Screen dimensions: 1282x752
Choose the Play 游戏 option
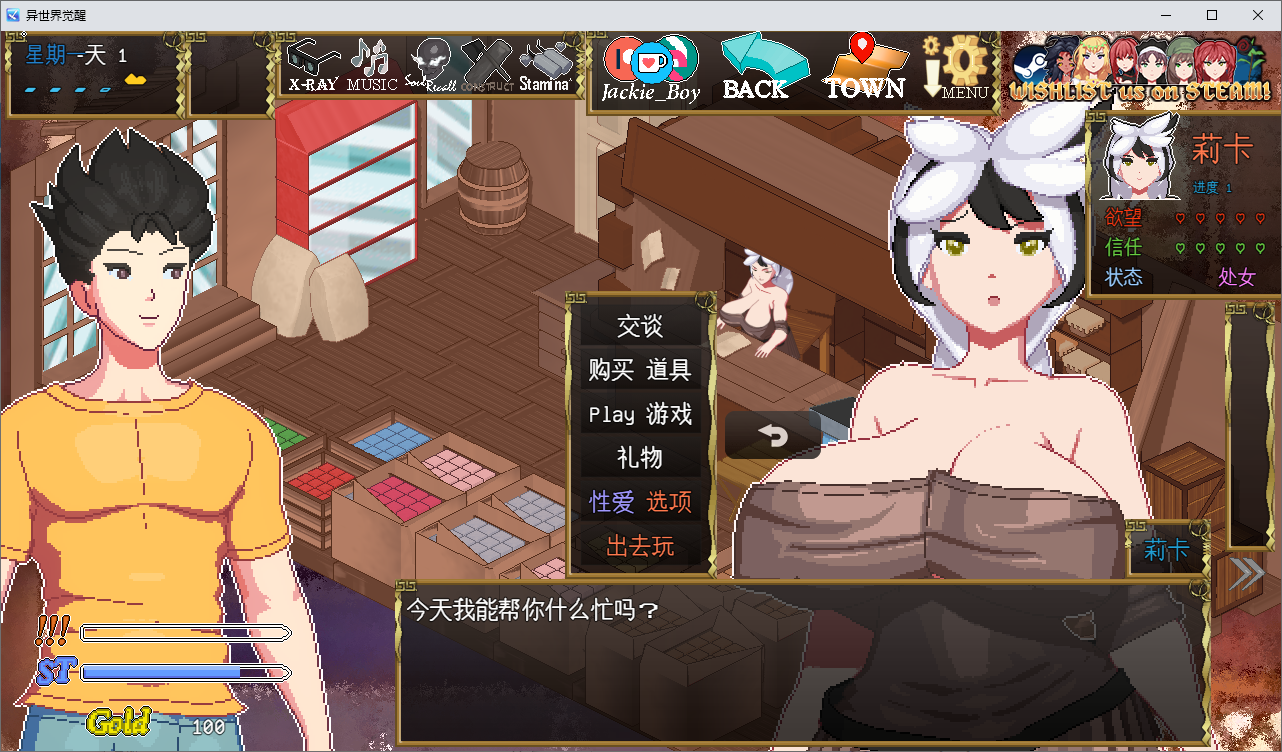point(640,415)
